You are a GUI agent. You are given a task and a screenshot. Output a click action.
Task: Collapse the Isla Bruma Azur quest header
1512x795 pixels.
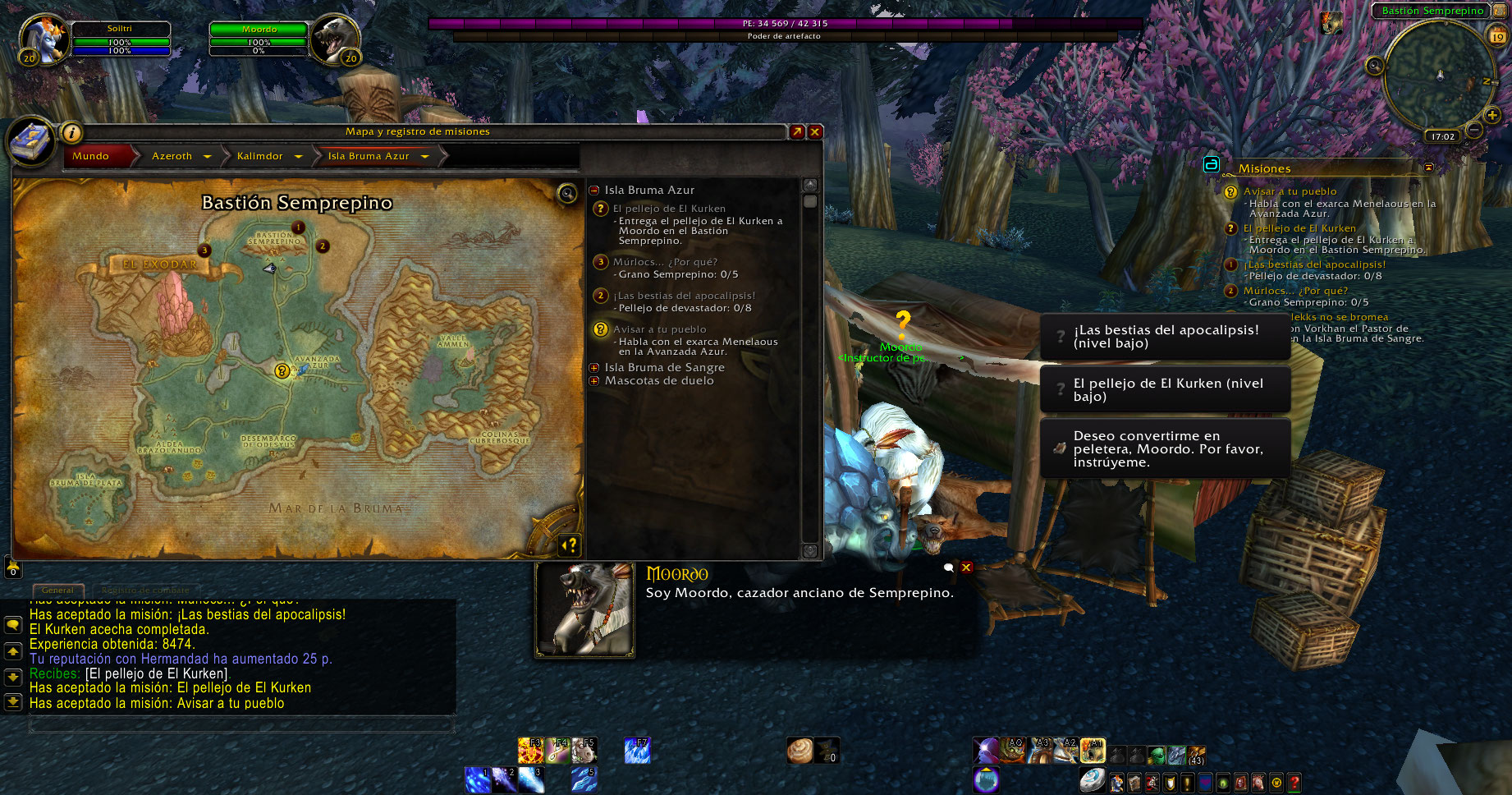[x=594, y=190]
